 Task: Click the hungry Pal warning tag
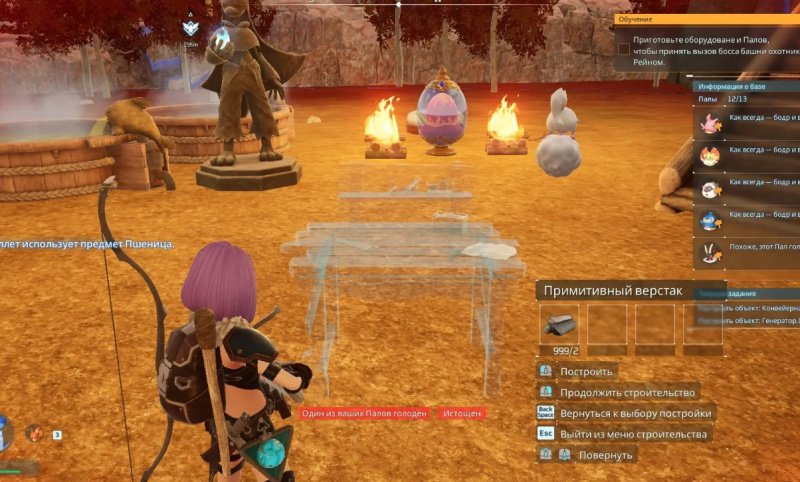click(365, 413)
